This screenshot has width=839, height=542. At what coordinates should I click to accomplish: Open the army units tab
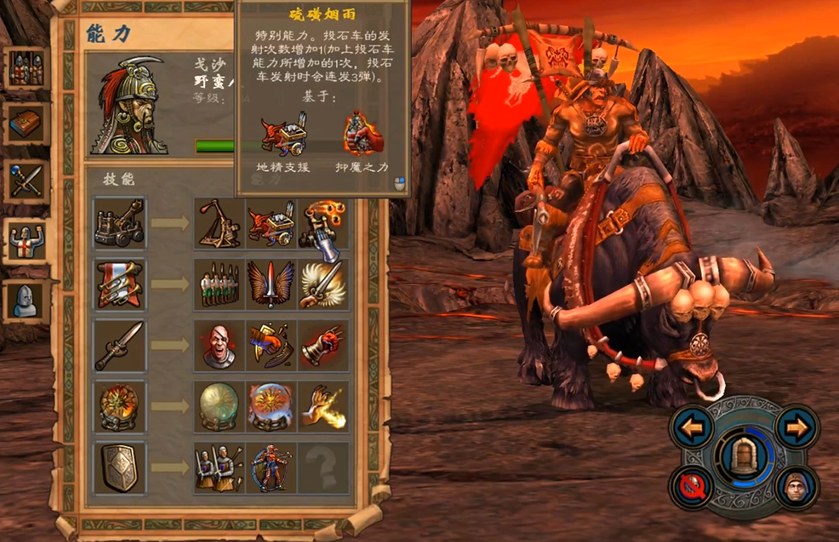pyautogui.click(x=25, y=67)
